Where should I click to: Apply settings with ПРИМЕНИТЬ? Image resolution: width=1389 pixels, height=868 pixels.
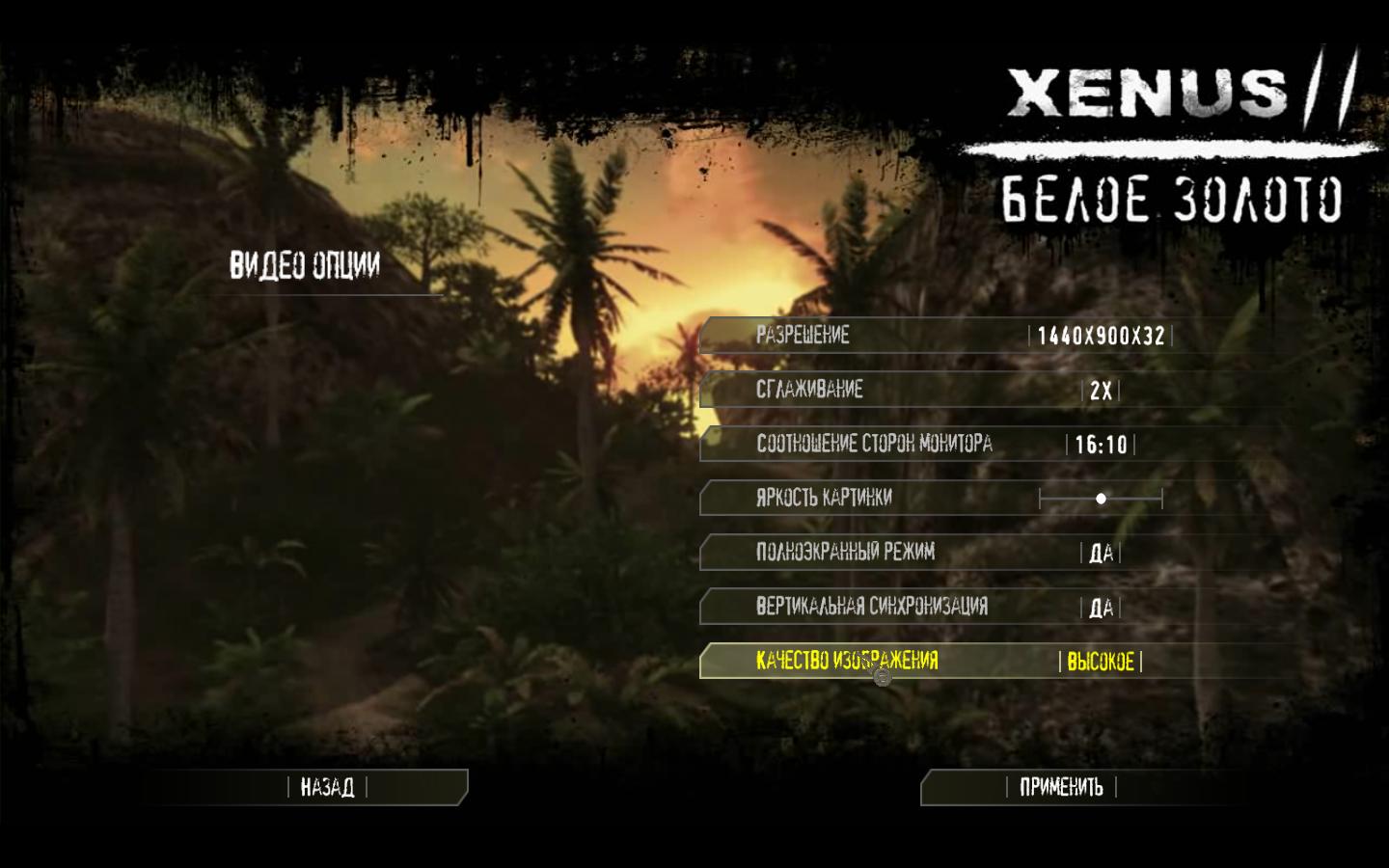[x=1060, y=787]
